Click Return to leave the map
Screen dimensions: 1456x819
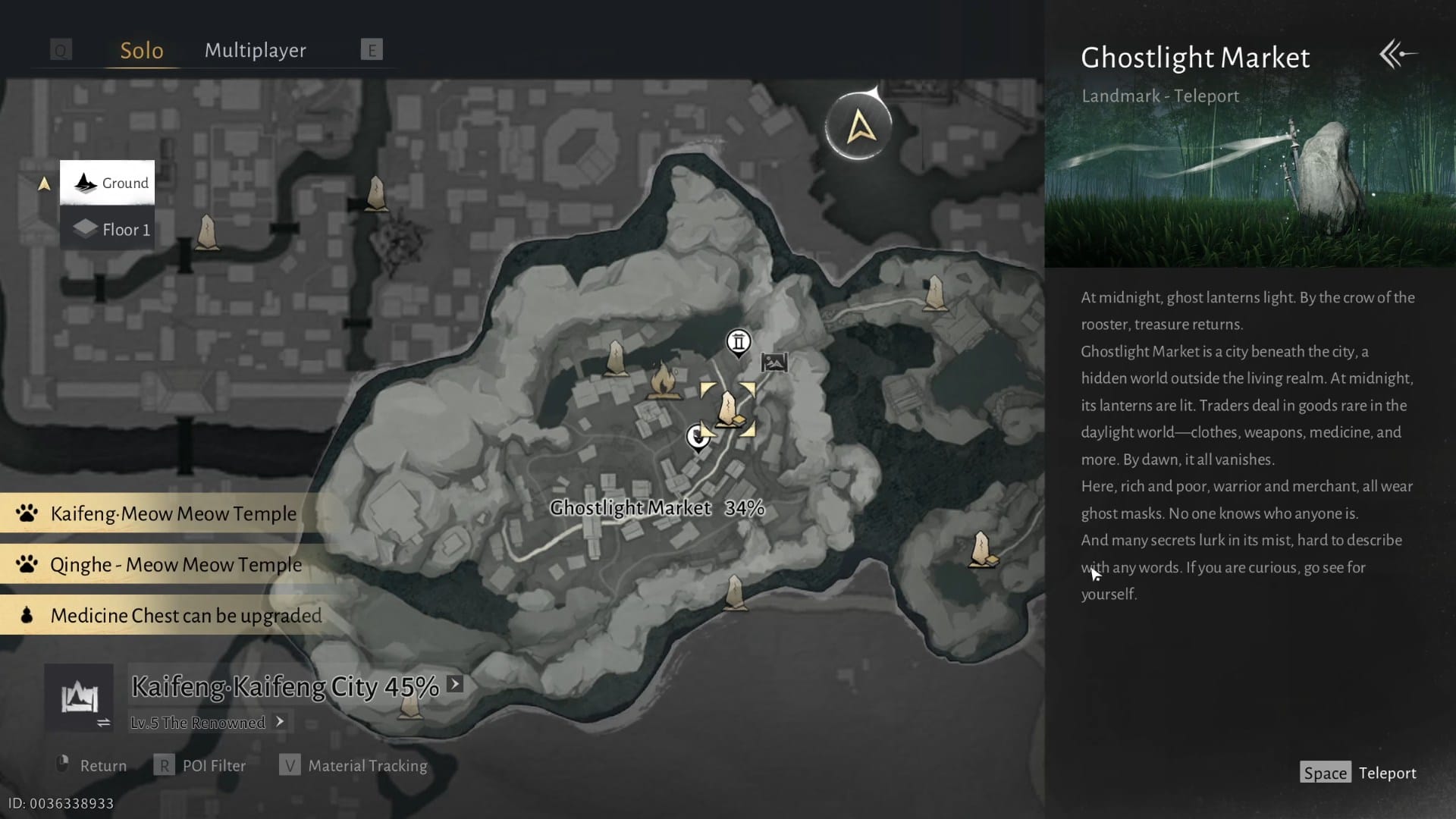click(92, 766)
